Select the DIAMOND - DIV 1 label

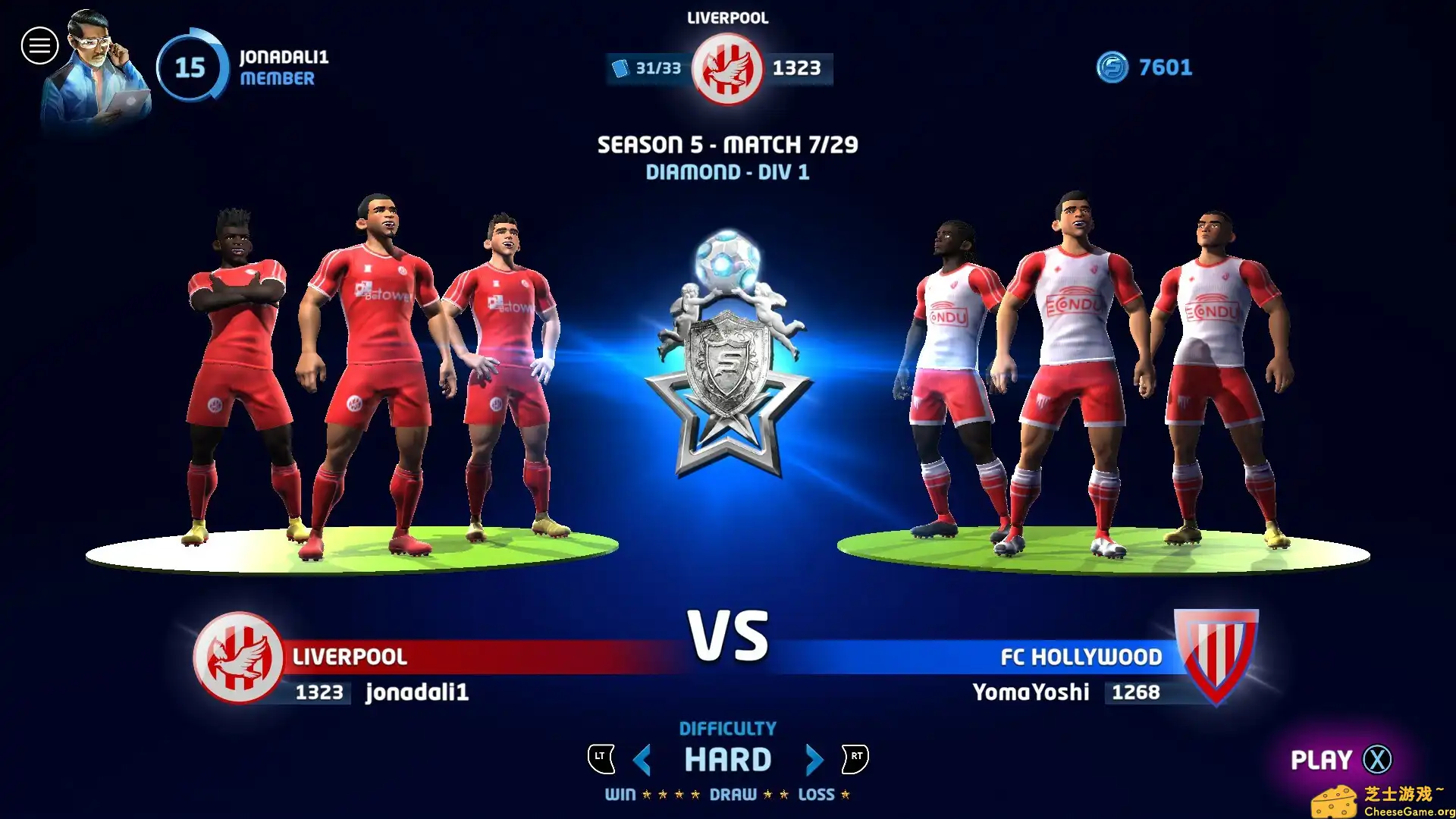727,173
